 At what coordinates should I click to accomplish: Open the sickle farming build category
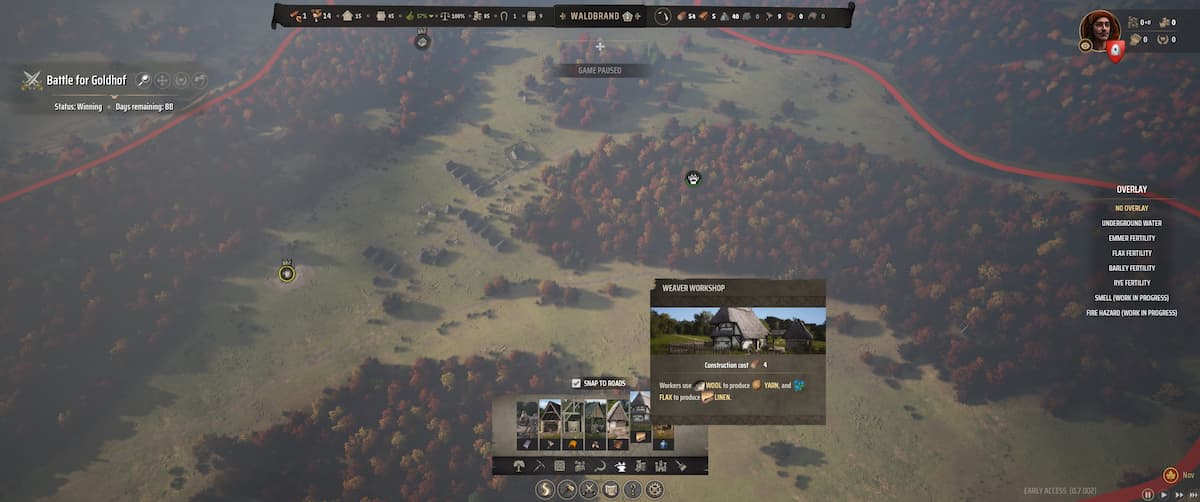click(x=600, y=466)
